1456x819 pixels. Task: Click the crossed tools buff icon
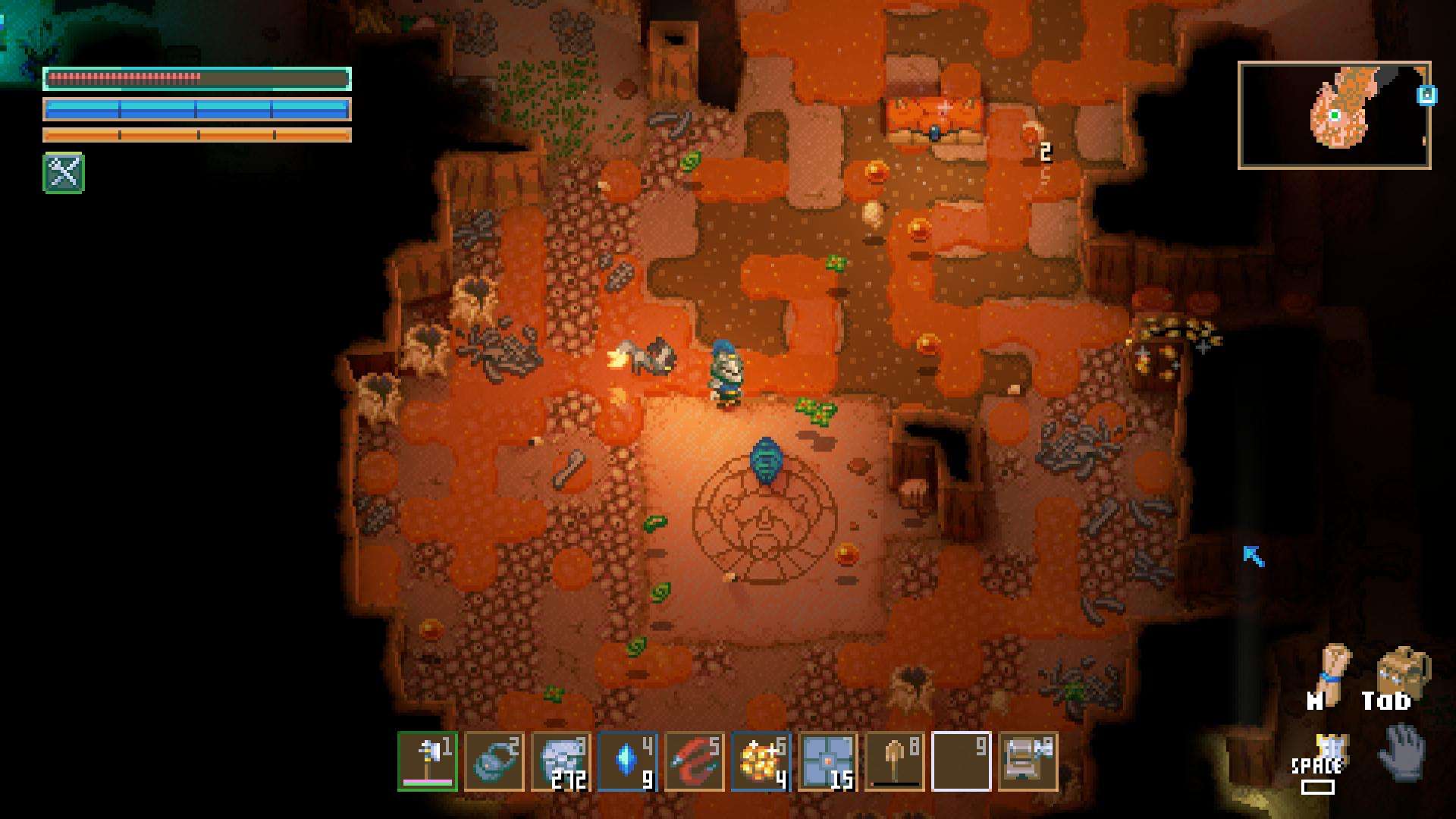(x=64, y=173)
